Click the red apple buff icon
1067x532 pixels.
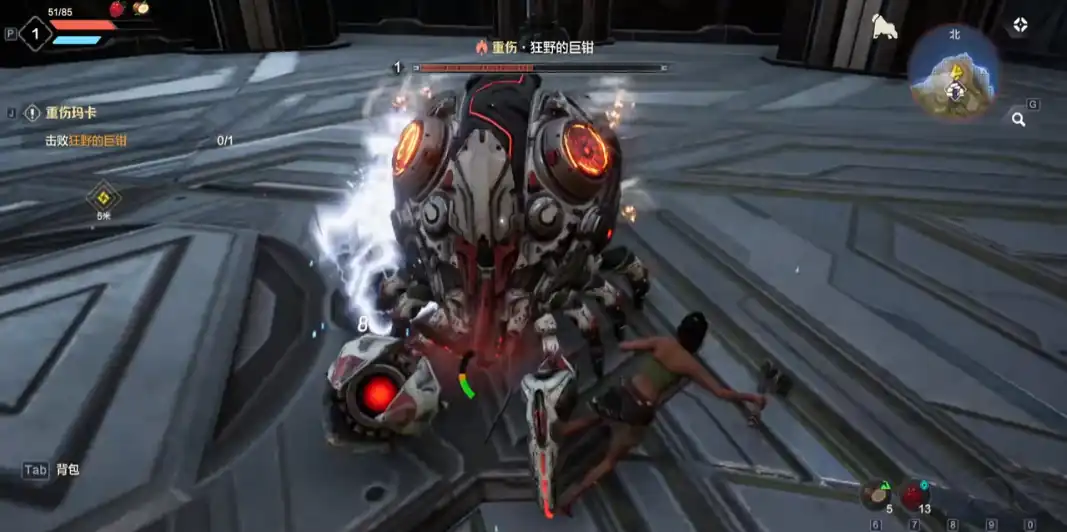coord(117,8)
